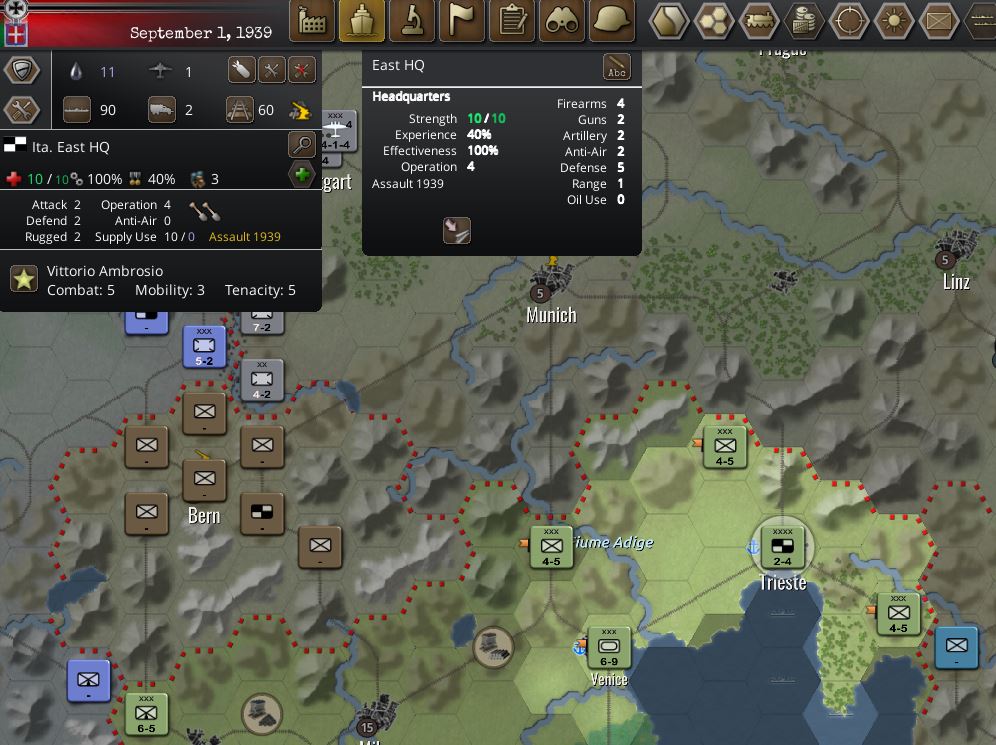Rename the East HQ unit
The image size is (996, 745).
coord(617,68)
